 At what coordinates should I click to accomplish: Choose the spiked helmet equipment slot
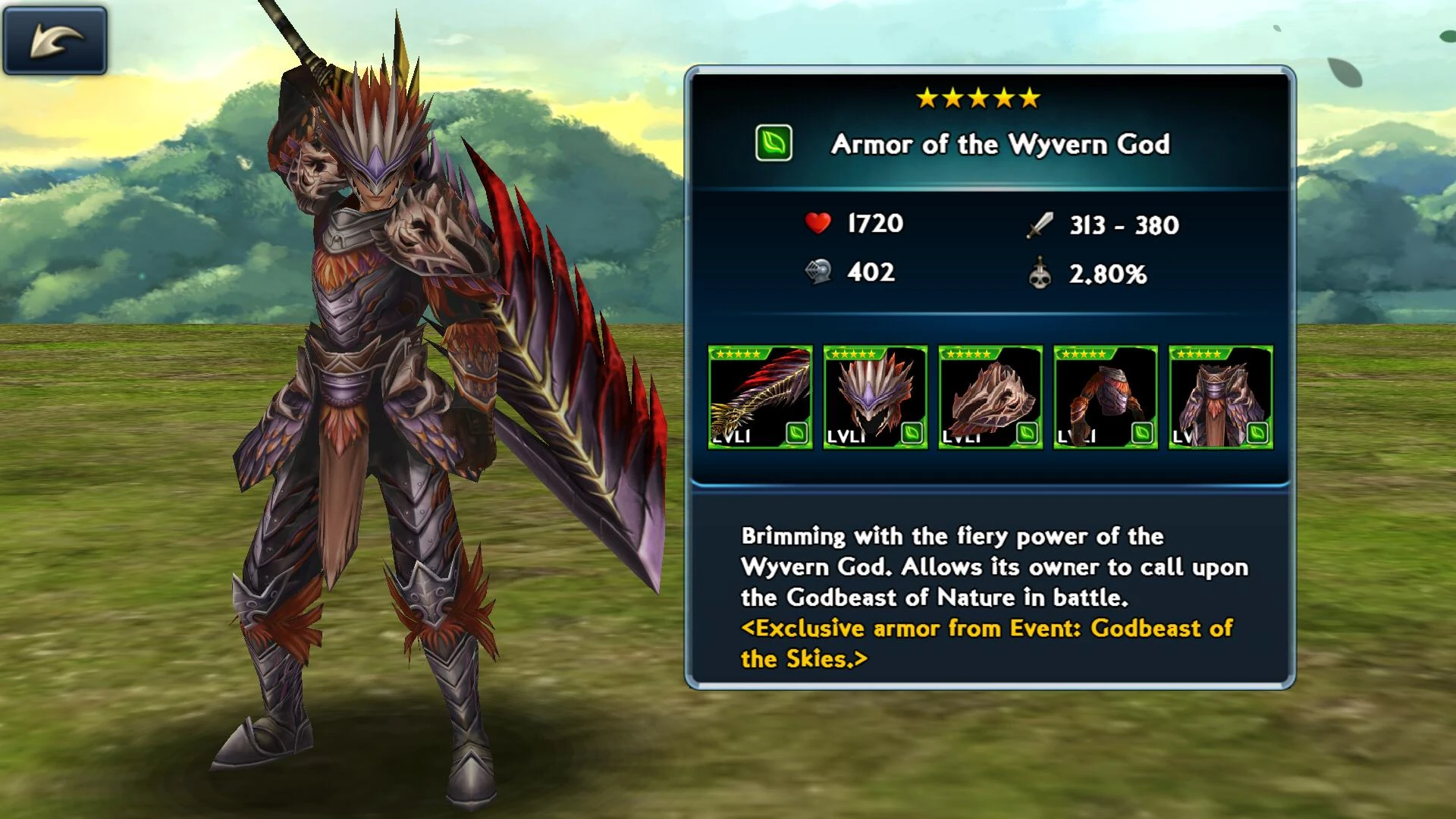coord(875,397)
